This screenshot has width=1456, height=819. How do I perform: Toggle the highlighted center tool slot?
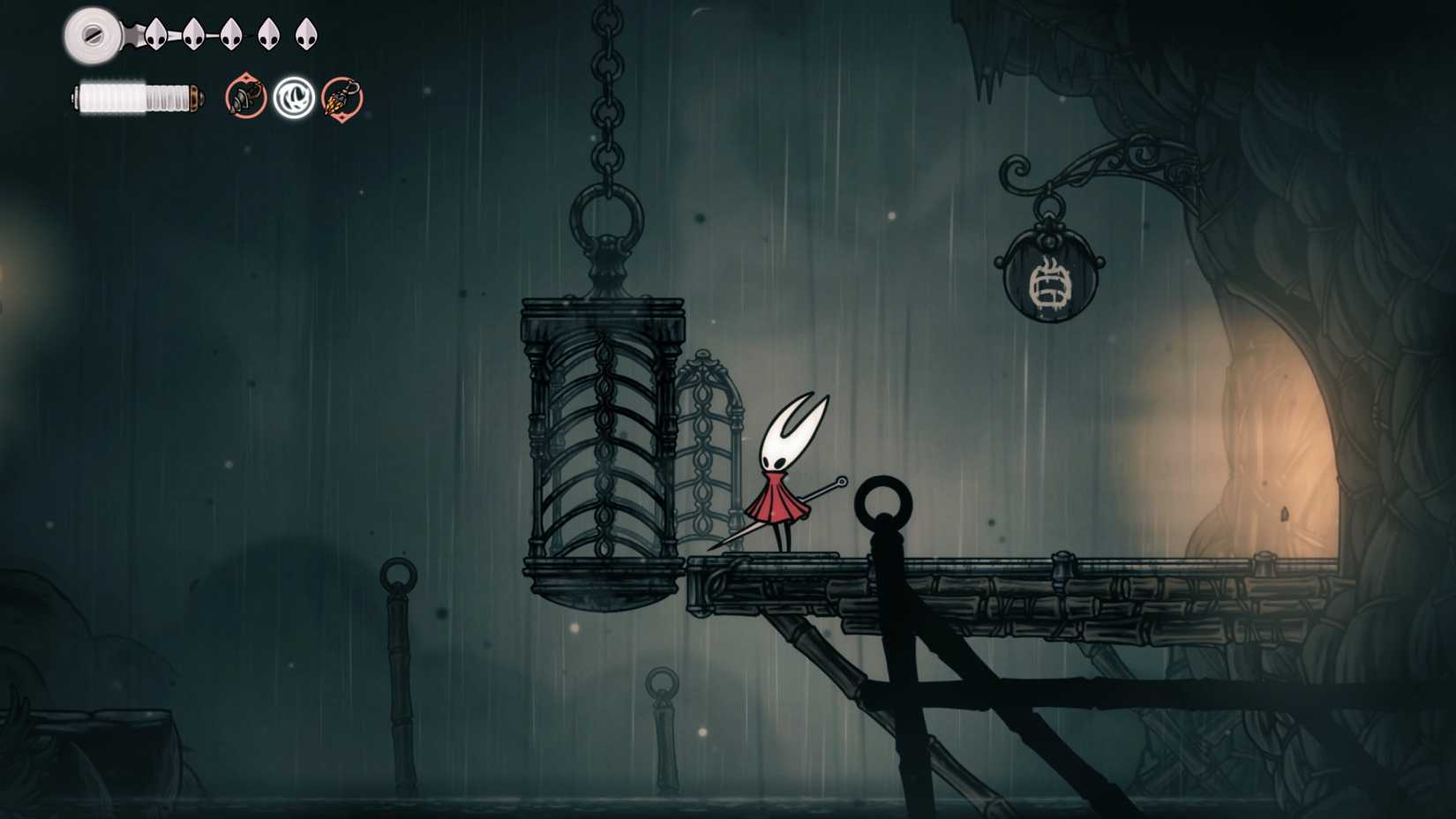click(295, 97)
